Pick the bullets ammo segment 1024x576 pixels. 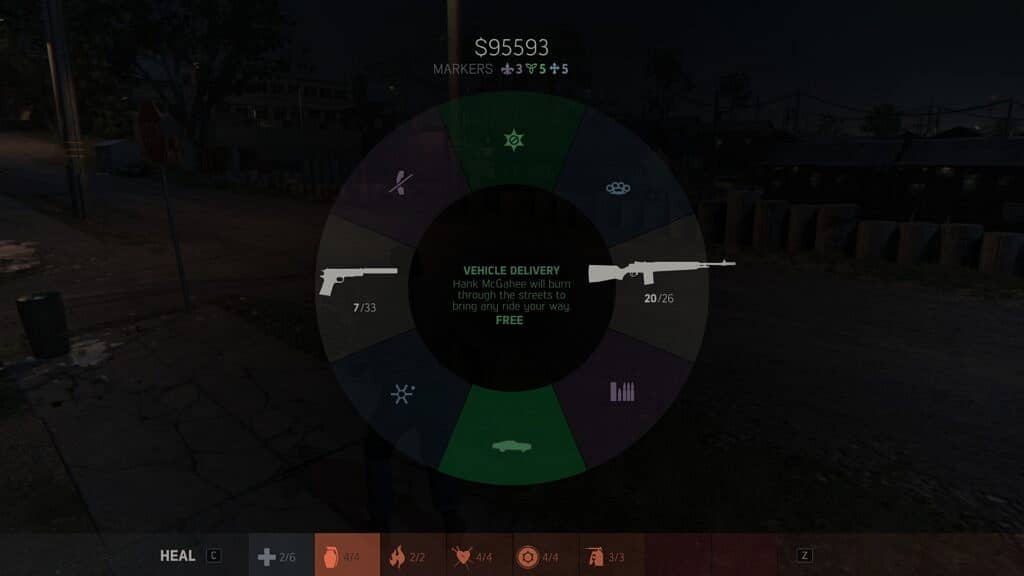622,391
